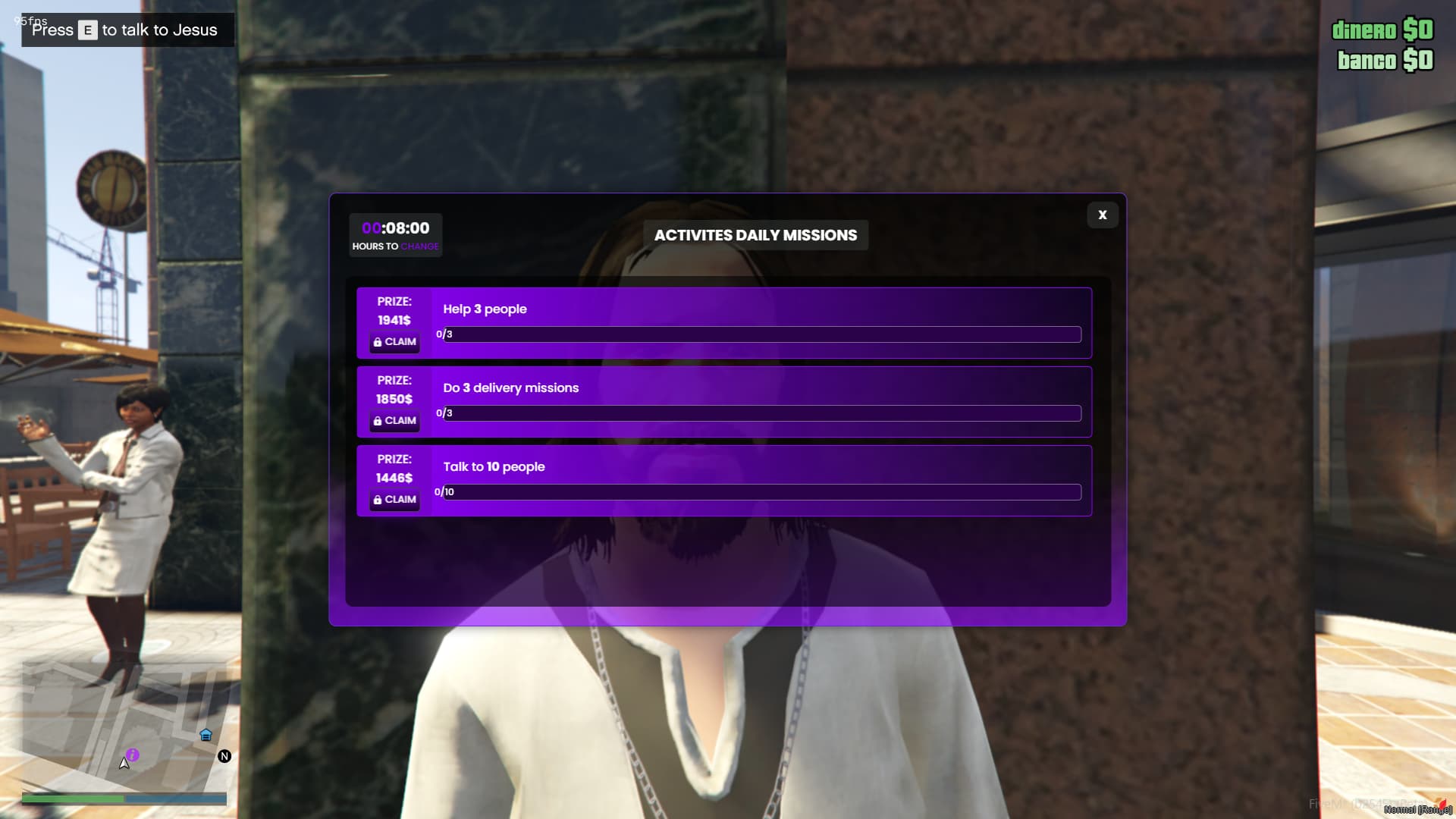
Task: Open the CHANGE link under the timer
Action: (x=422, y=246)
